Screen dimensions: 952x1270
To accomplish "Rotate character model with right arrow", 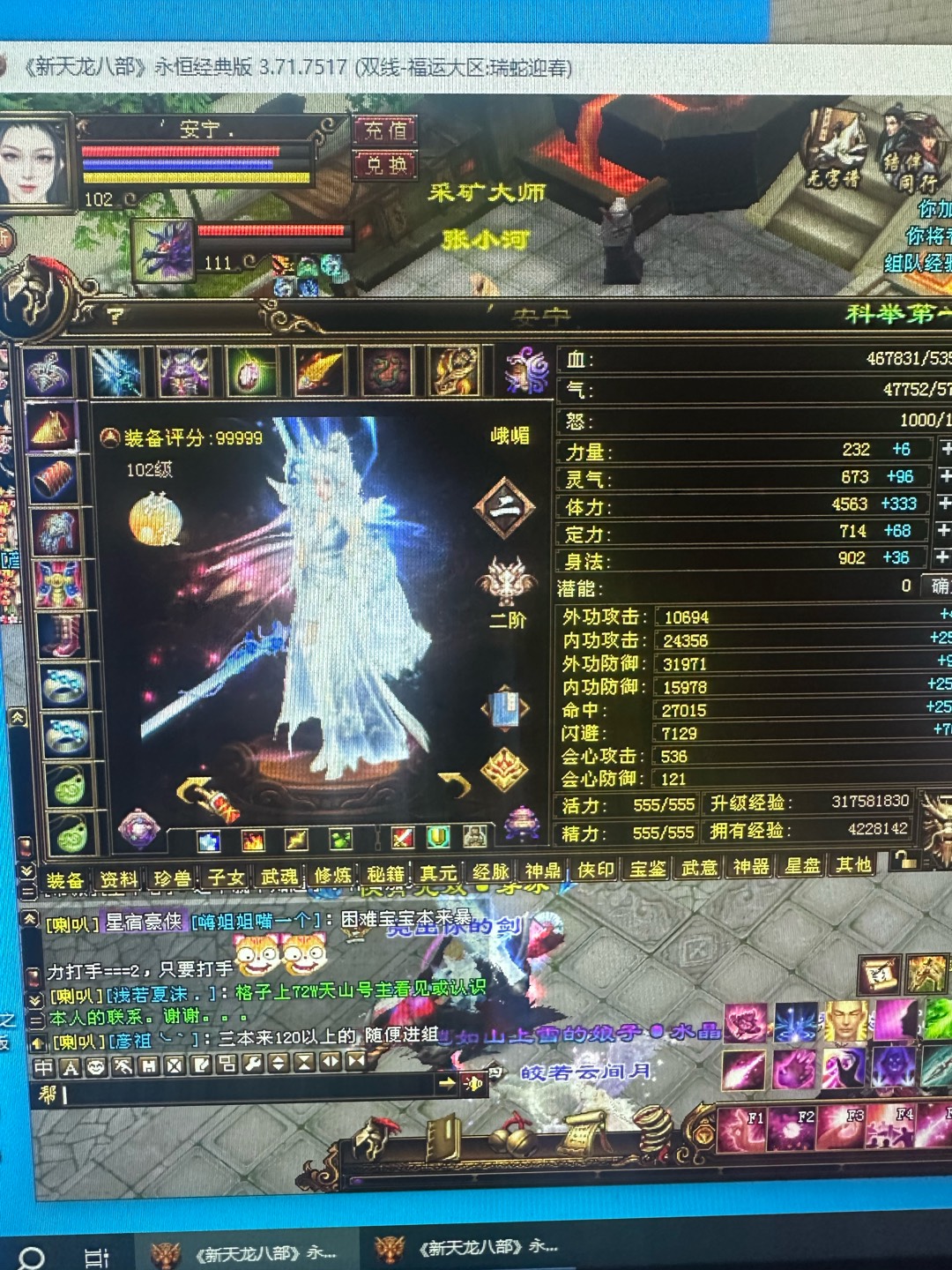I will (455, 783).
